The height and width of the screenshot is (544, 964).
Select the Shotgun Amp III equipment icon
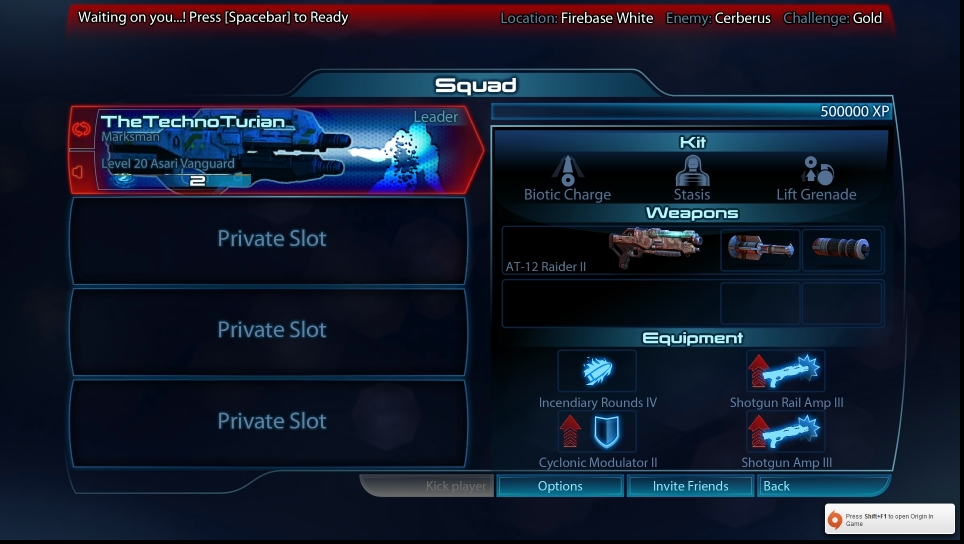point(786,431)
